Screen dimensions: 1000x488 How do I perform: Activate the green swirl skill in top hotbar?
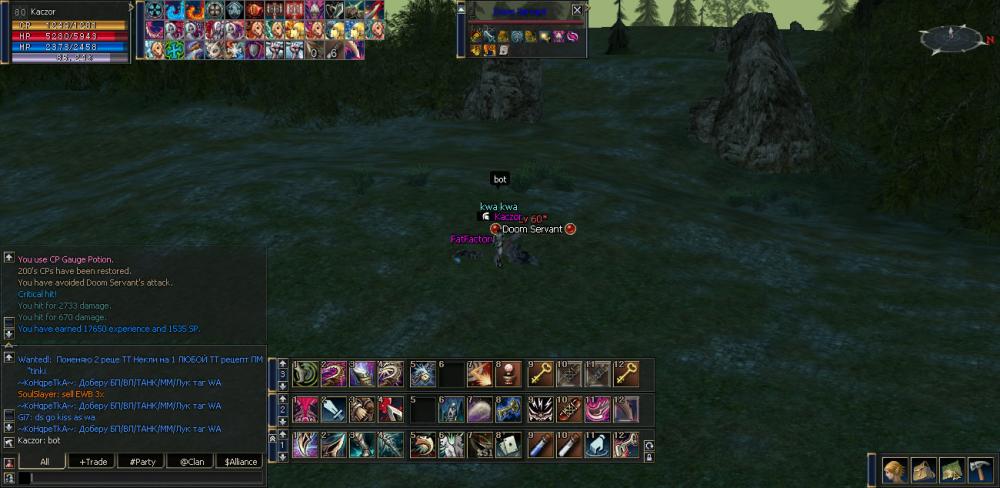[305, 374]
